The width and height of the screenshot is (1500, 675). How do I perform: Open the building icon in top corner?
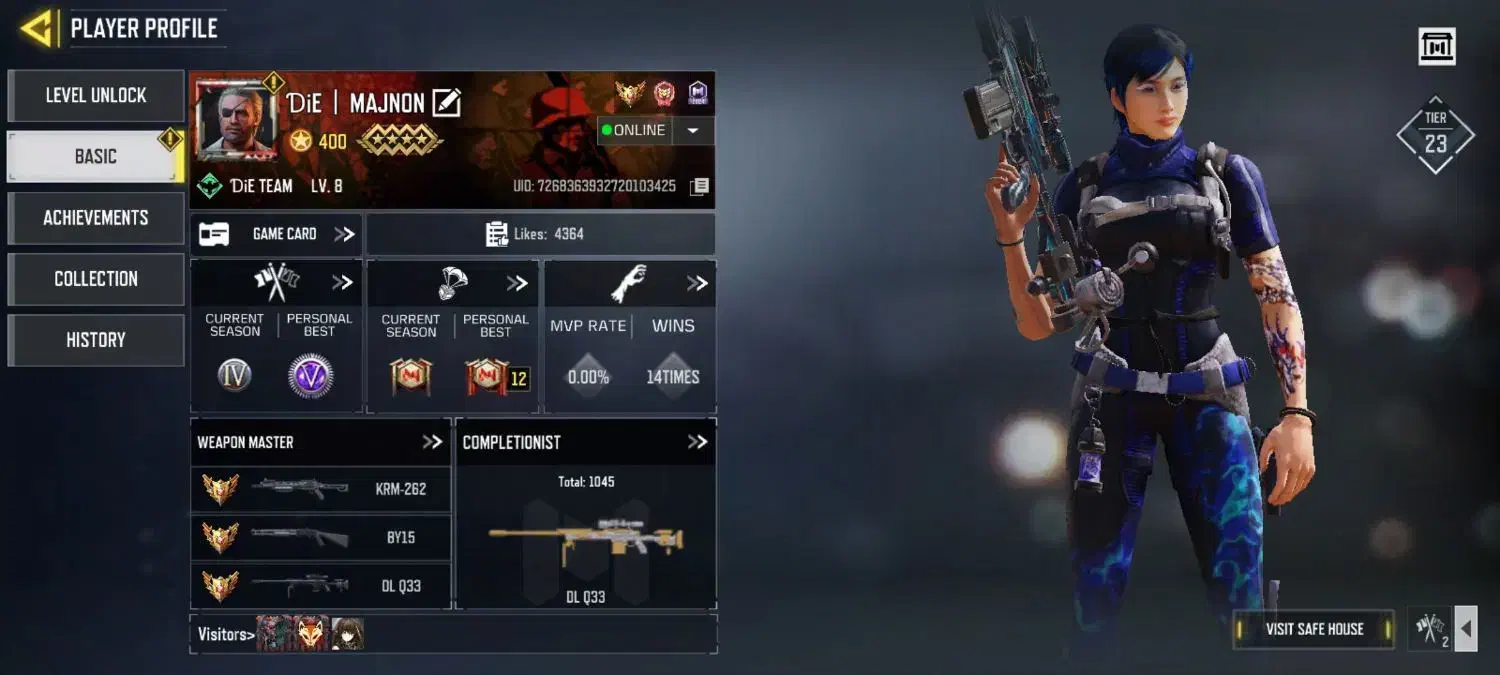[x=1437, y=46]
